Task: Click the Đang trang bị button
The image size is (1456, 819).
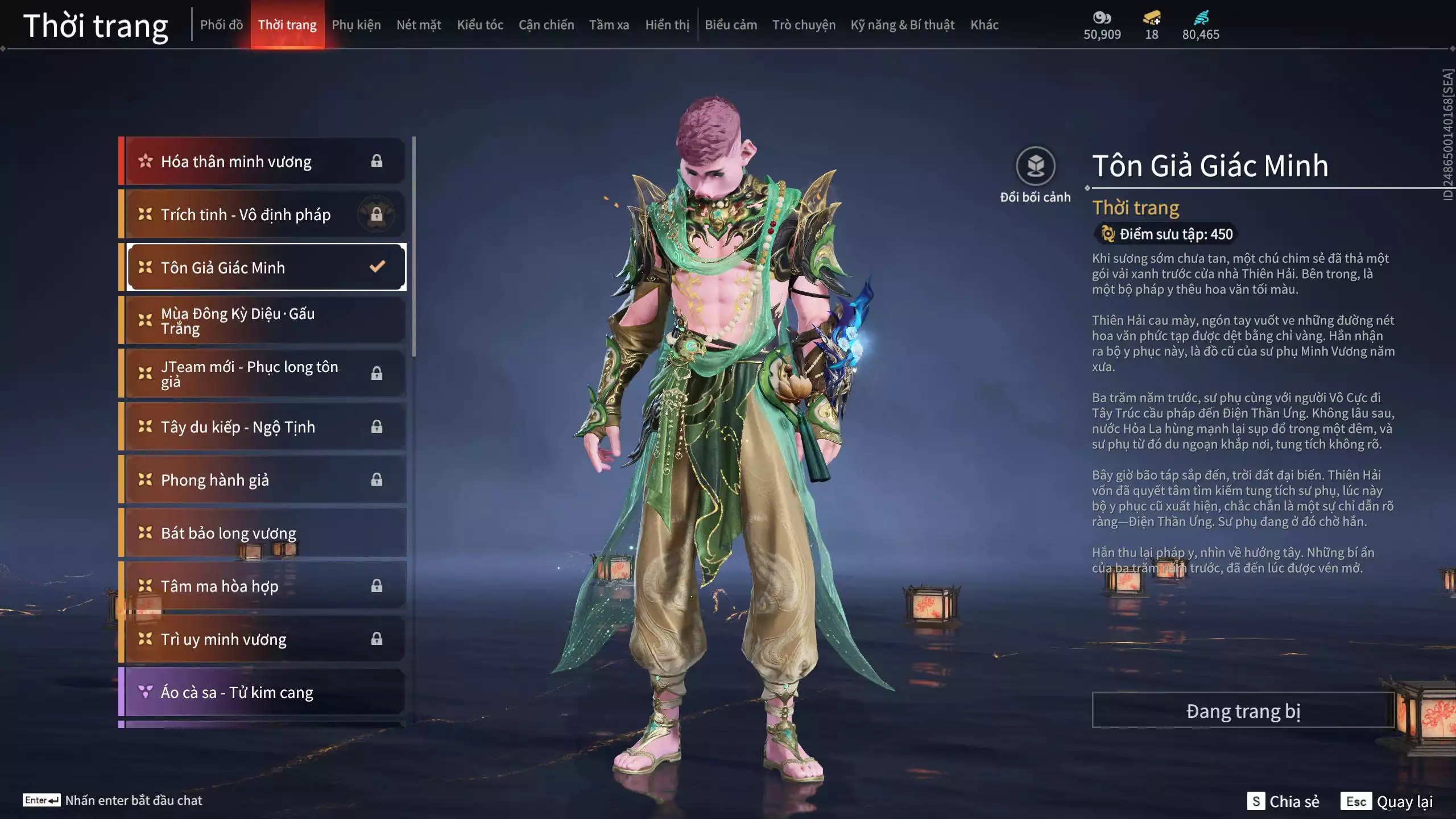Action: tap(1243, 710)
